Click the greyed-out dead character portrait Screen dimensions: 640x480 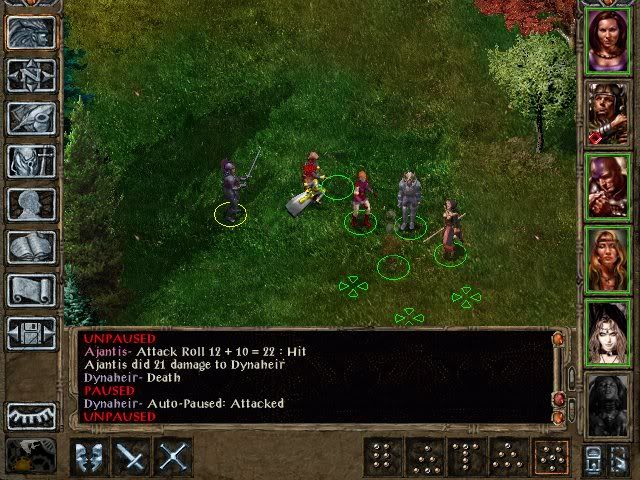tap(606, 400)
